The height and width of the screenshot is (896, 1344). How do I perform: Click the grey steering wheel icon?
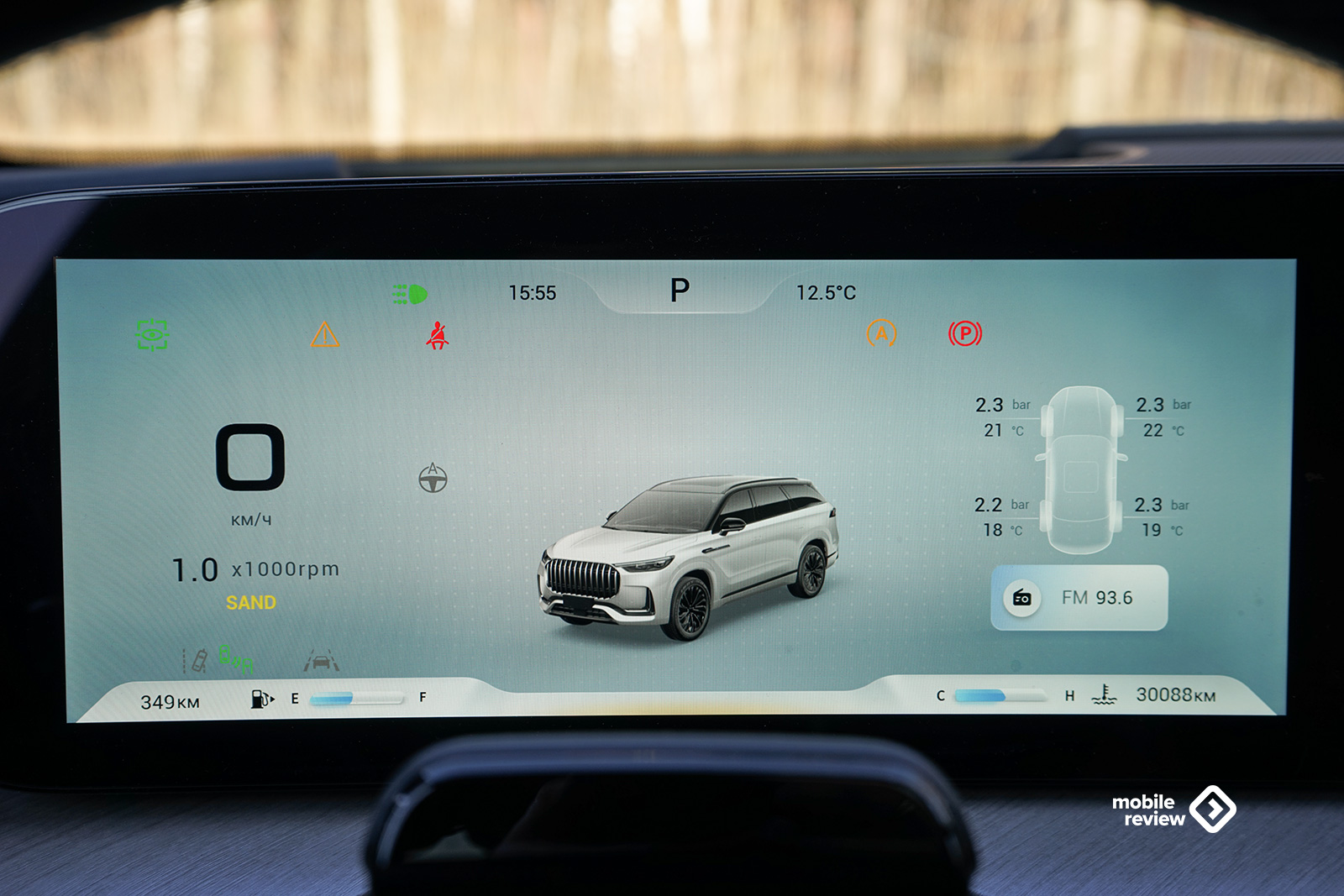point(433,479)
